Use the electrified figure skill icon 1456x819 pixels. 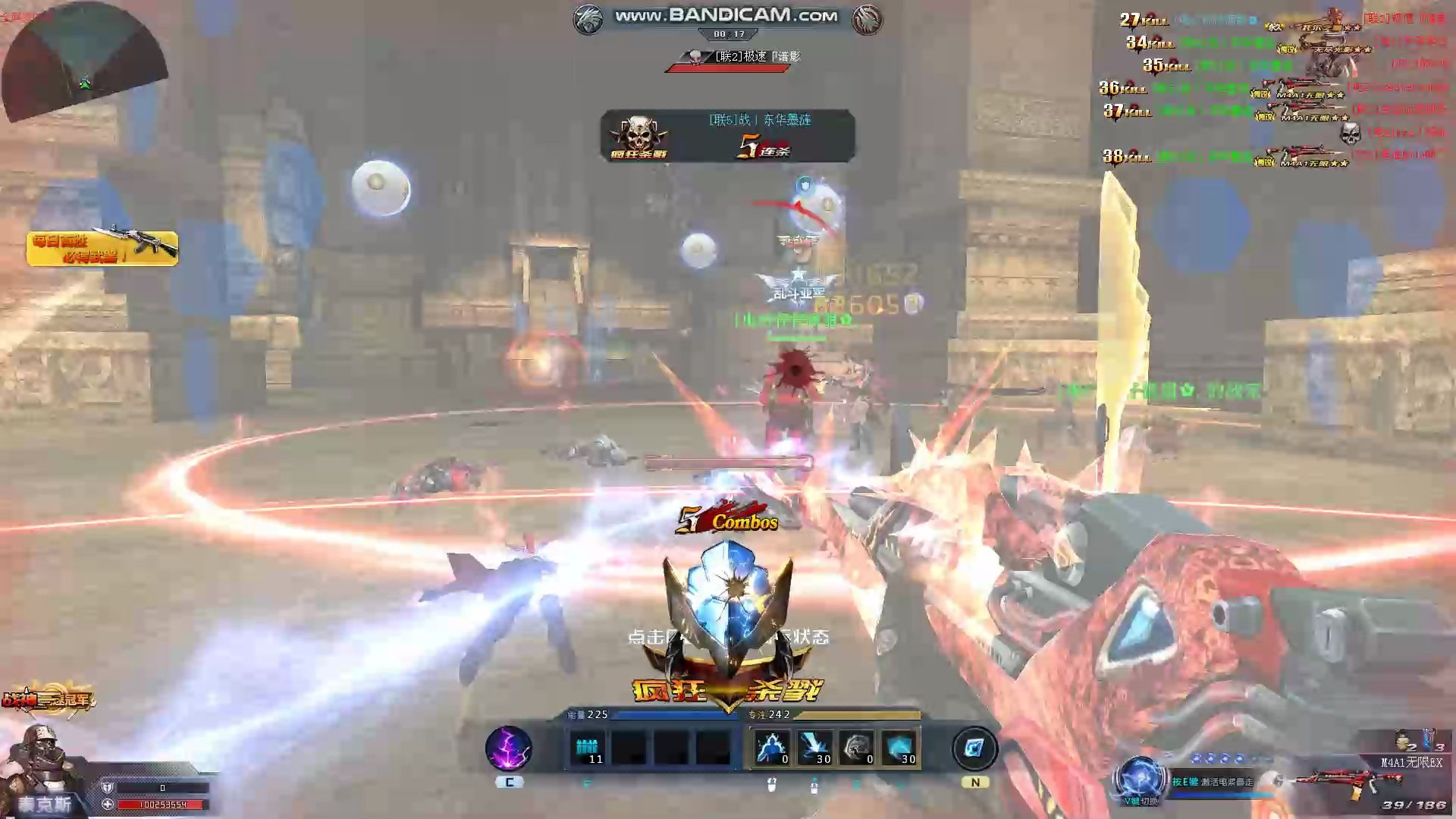click(772, 748)
